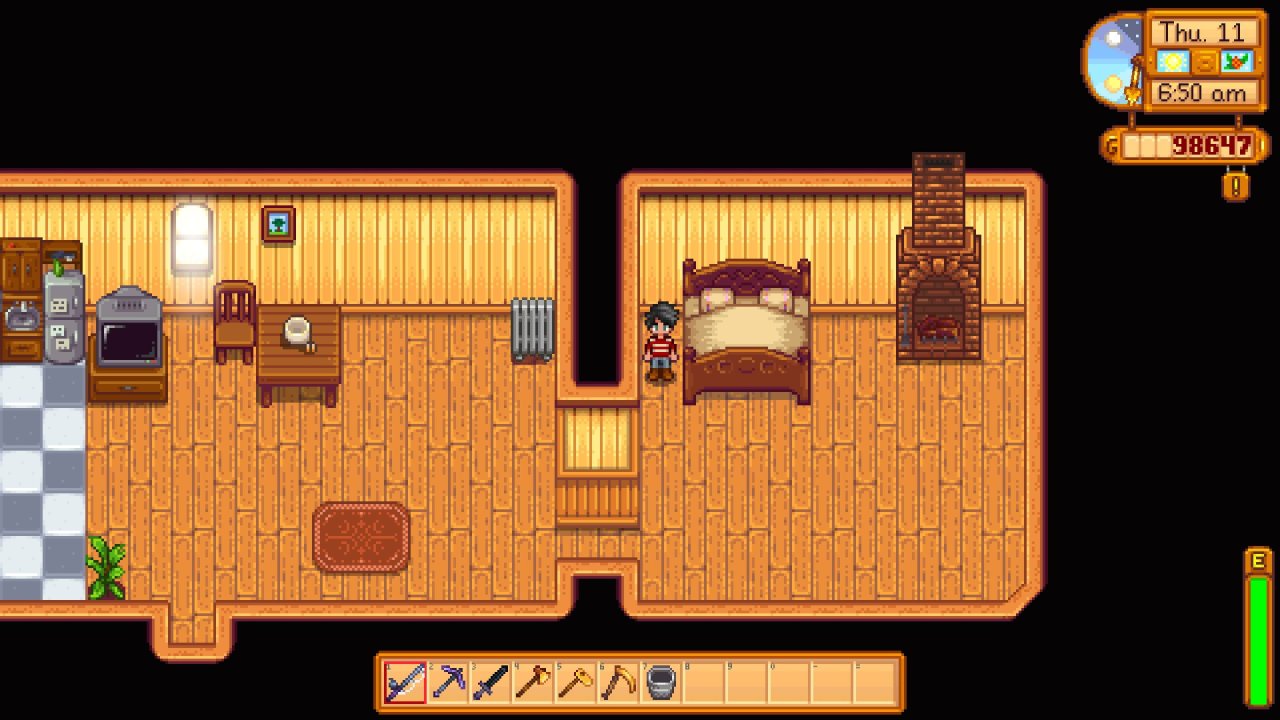The height and width of the screenshot is (720, 1280).
Task: Click the player character standing by the bed
Action: pyautogui.click(x=662, y=340)
